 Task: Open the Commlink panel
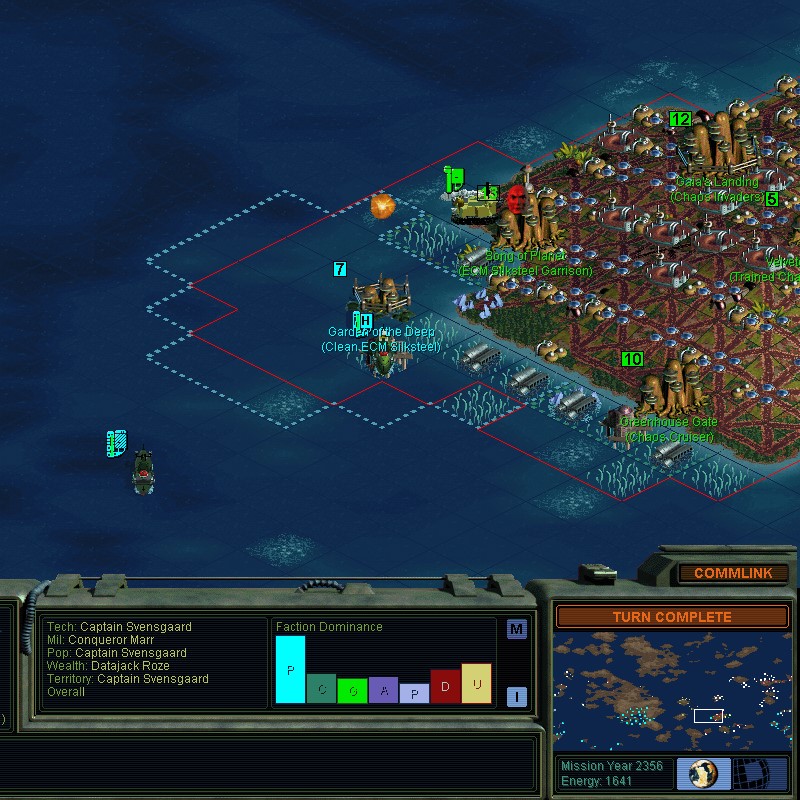coord(733,574)
